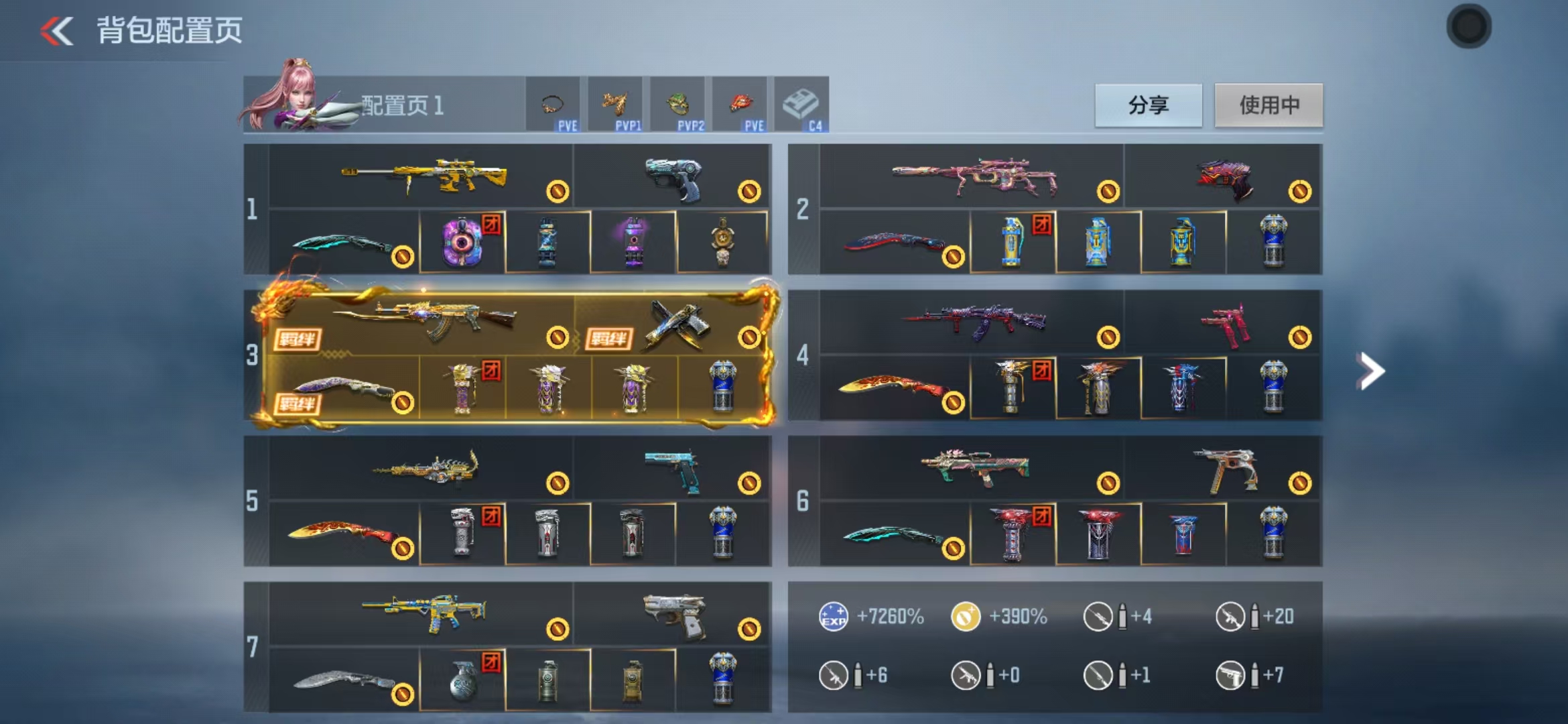Select the floral rifle in bag 6
Screen dimensions: 1568x724
(975, 467)
